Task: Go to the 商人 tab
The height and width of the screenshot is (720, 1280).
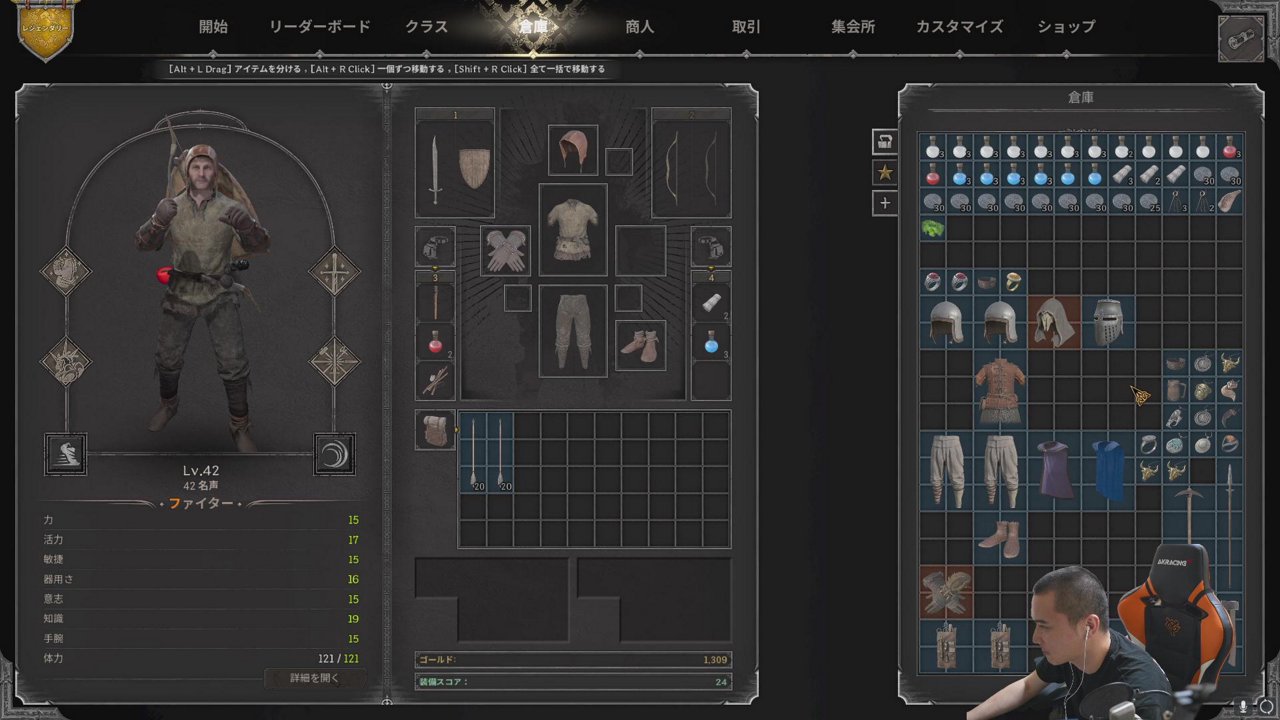Action: [639, 27]
